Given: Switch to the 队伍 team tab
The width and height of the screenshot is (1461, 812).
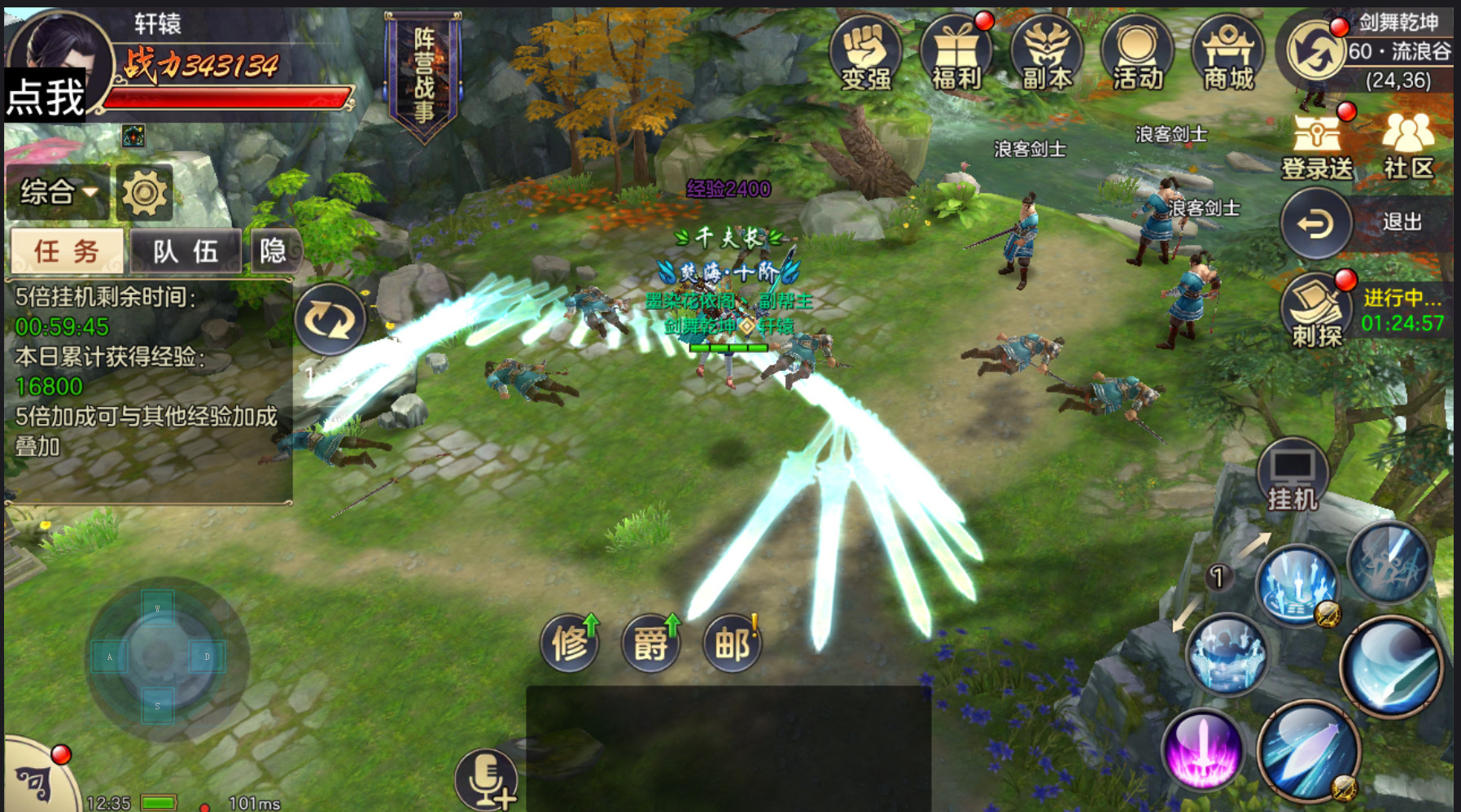Looking at the screenshot, I should tap(186, 251).
